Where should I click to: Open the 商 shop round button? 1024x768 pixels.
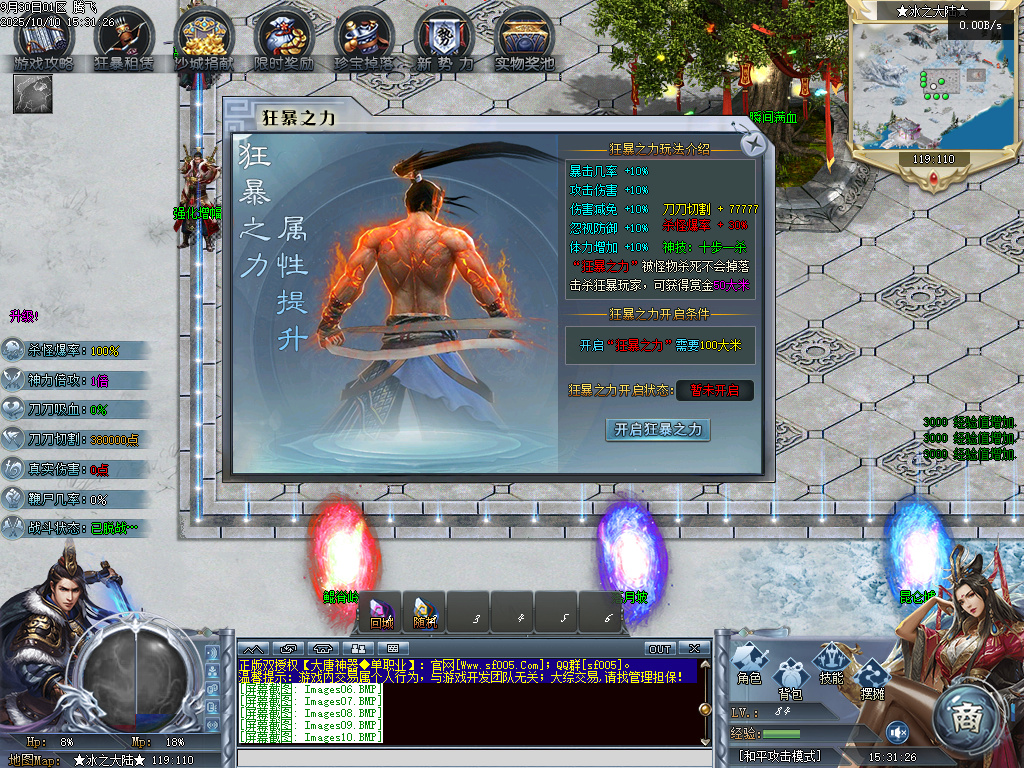(x=967, y=716)
